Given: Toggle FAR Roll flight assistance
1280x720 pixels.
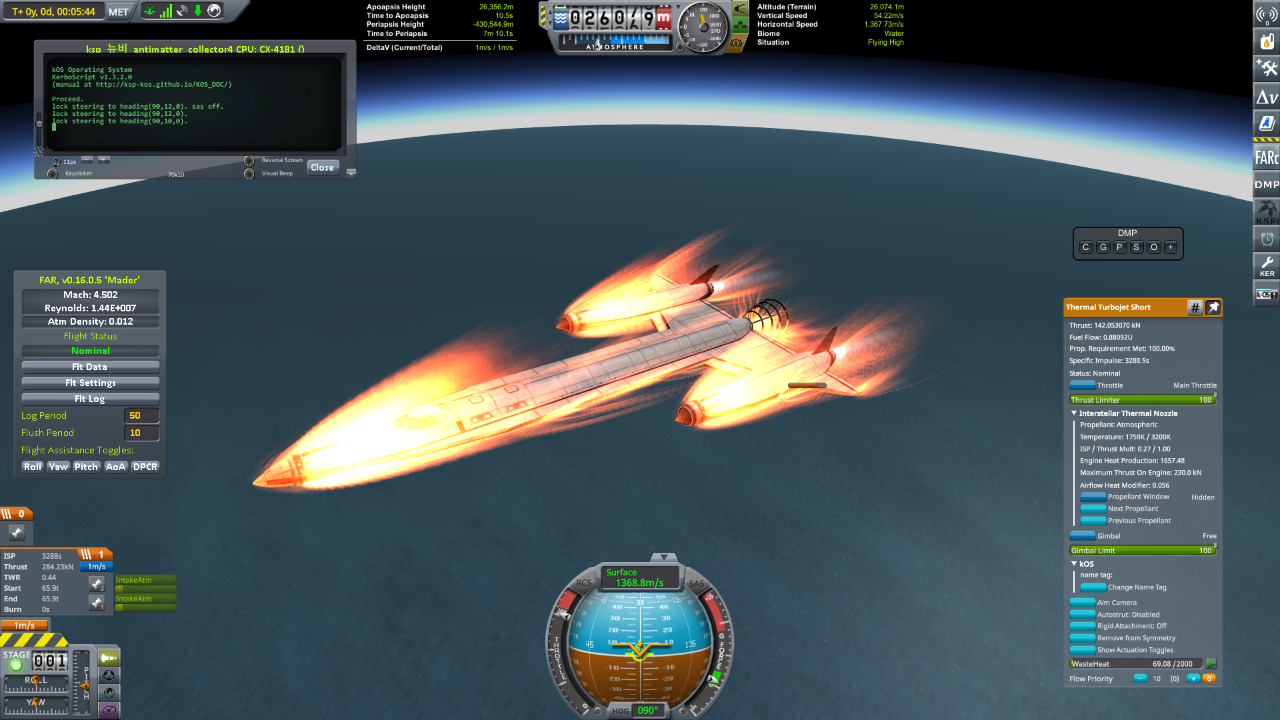Looking at the screenshot, I should (x=33, y=466).
